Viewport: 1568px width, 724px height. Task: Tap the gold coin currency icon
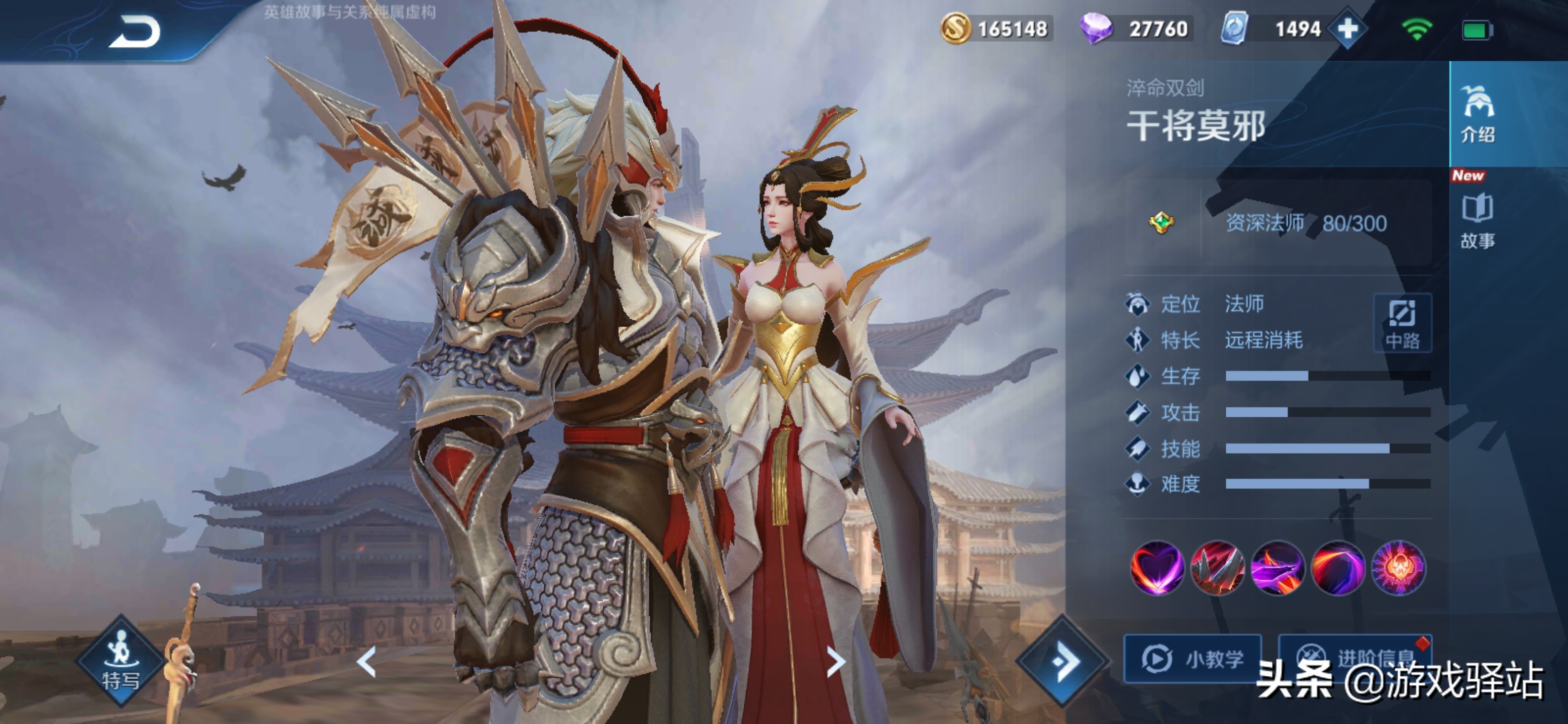coord(956,29)
